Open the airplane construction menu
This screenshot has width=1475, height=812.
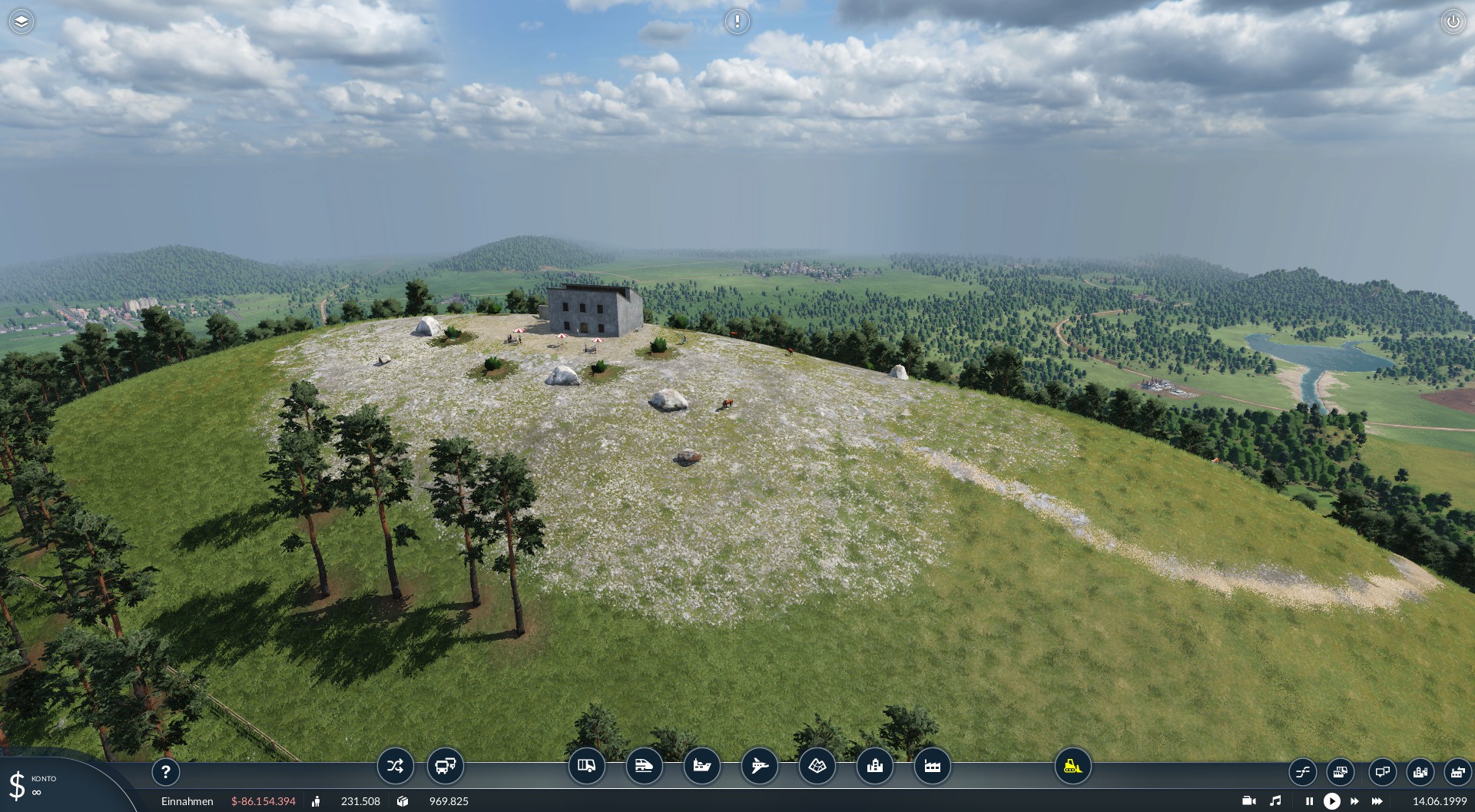(x=759, y=766)
